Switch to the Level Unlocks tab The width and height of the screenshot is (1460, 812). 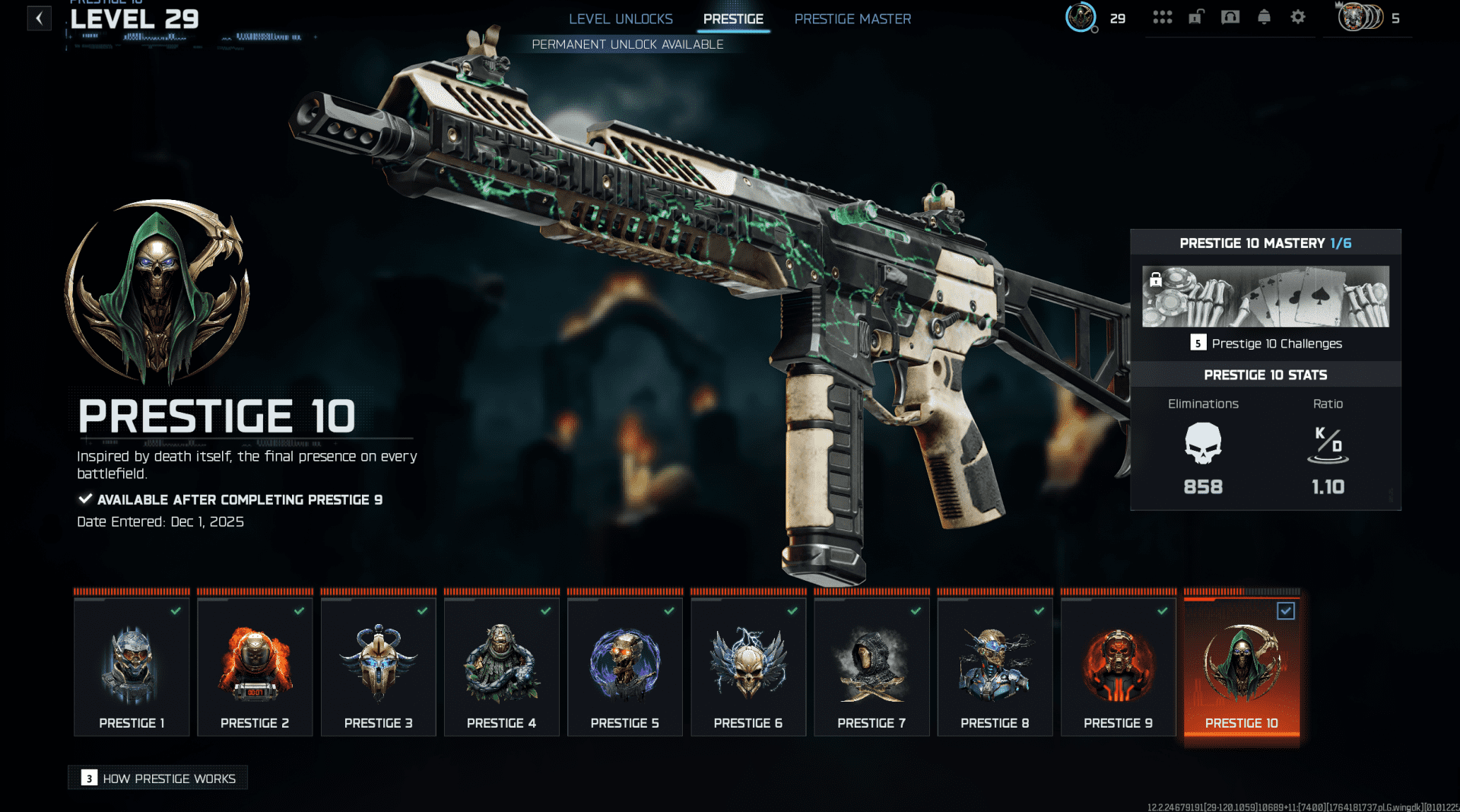coord(620,19)
